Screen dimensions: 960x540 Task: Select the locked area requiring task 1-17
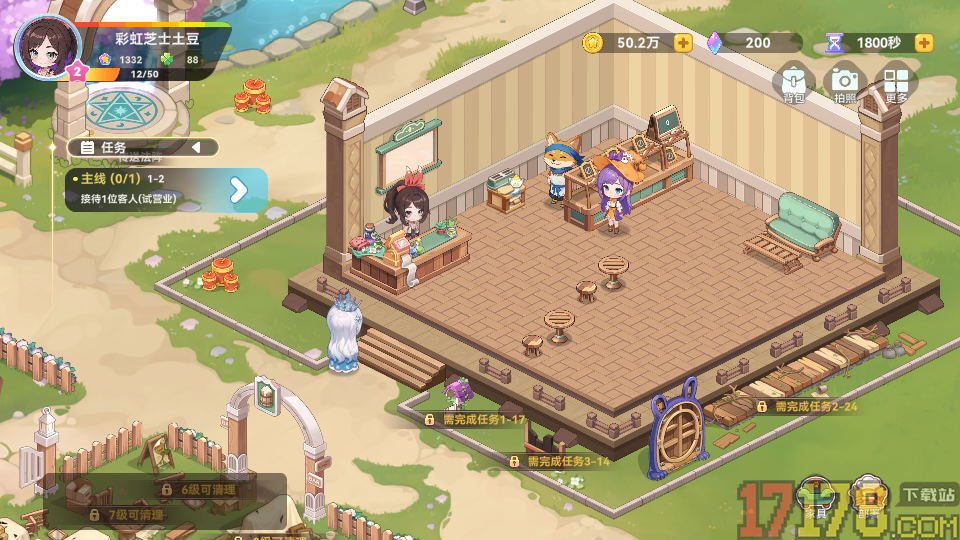point(475,420)
